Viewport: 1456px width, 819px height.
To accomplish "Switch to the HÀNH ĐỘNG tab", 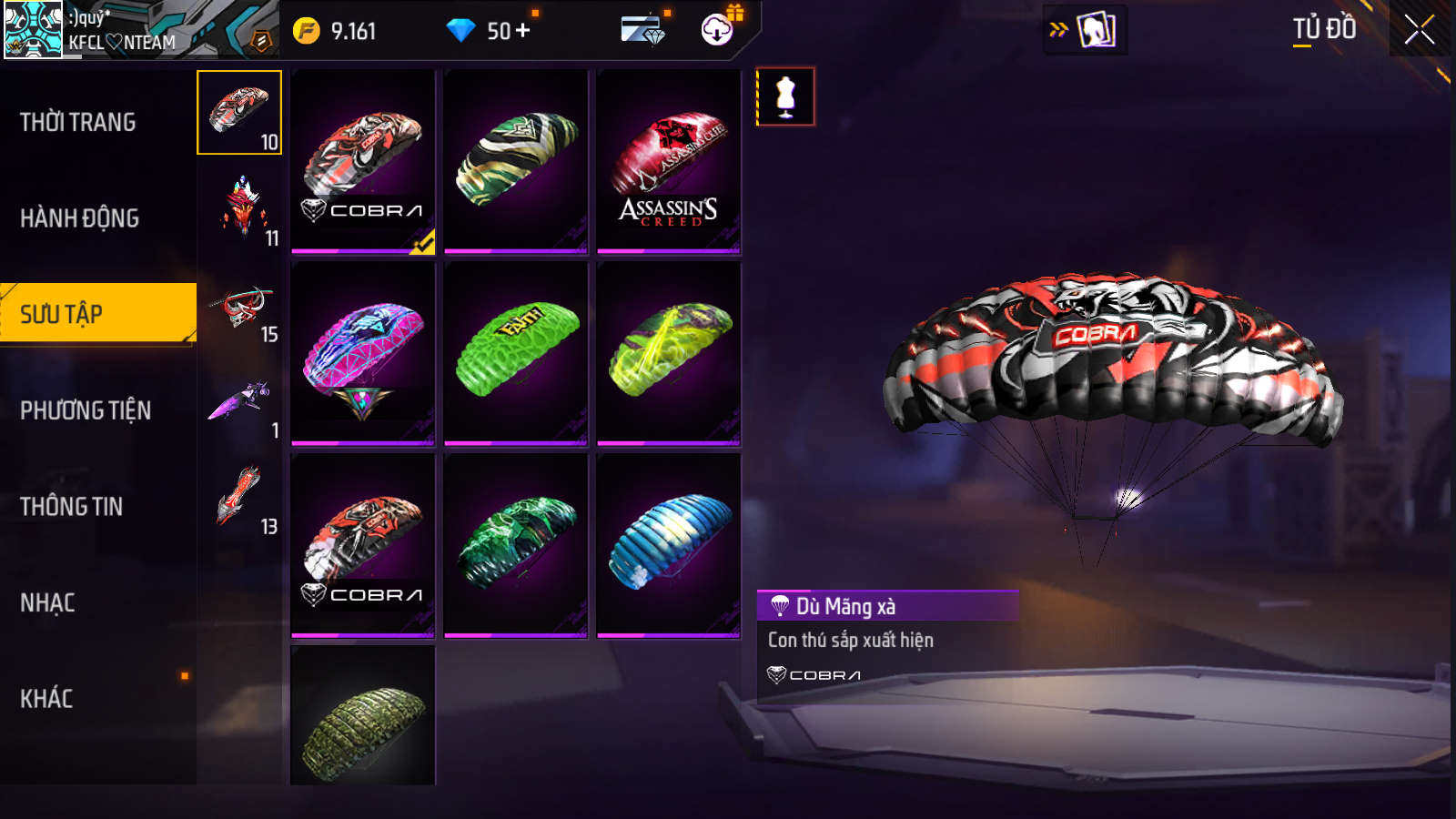I will (x=80, y=218).
